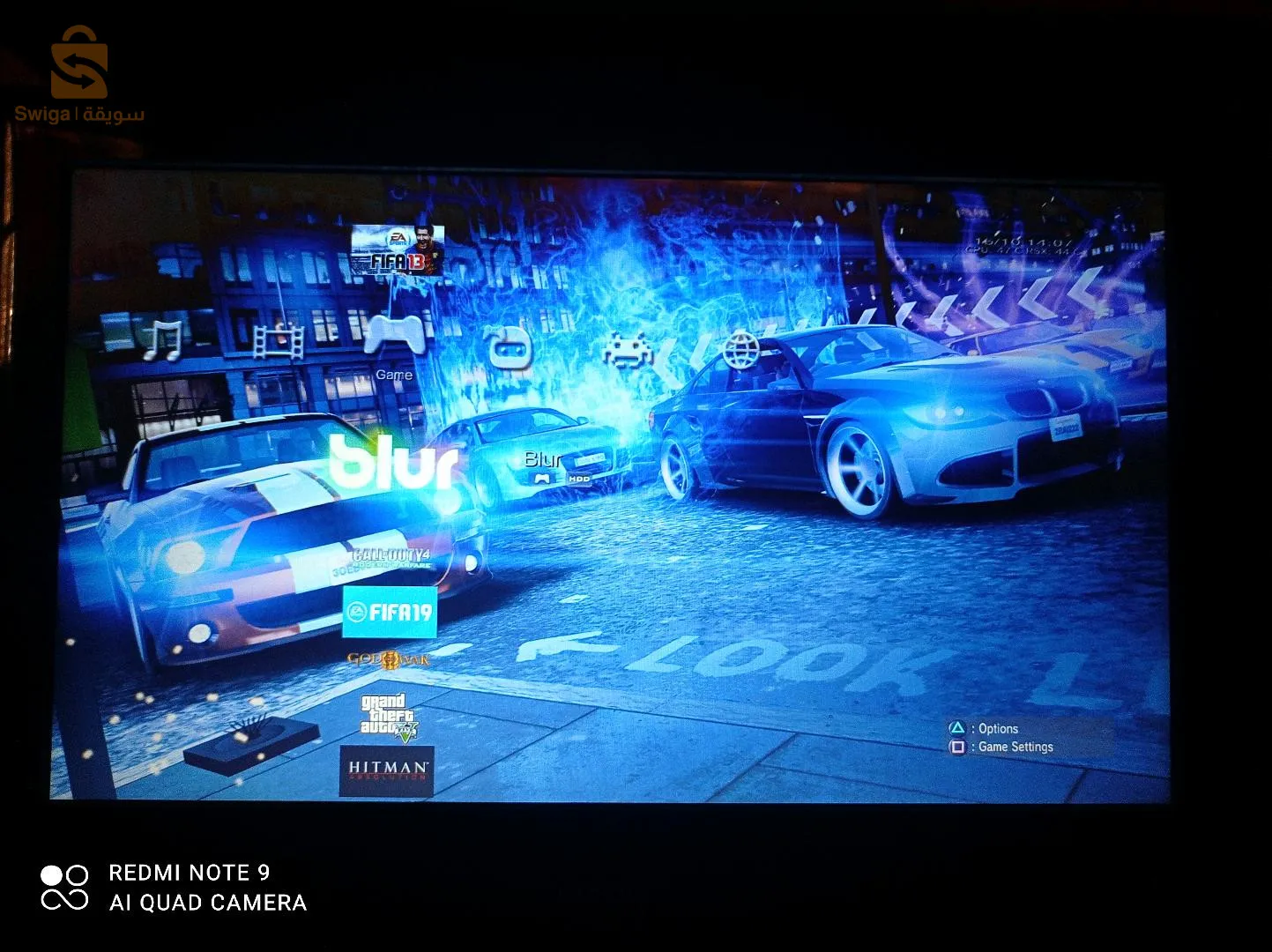This screenshot has height=952, width=1272.
Task: Launch the highlighted Blur game
Action: pos(397,462)
